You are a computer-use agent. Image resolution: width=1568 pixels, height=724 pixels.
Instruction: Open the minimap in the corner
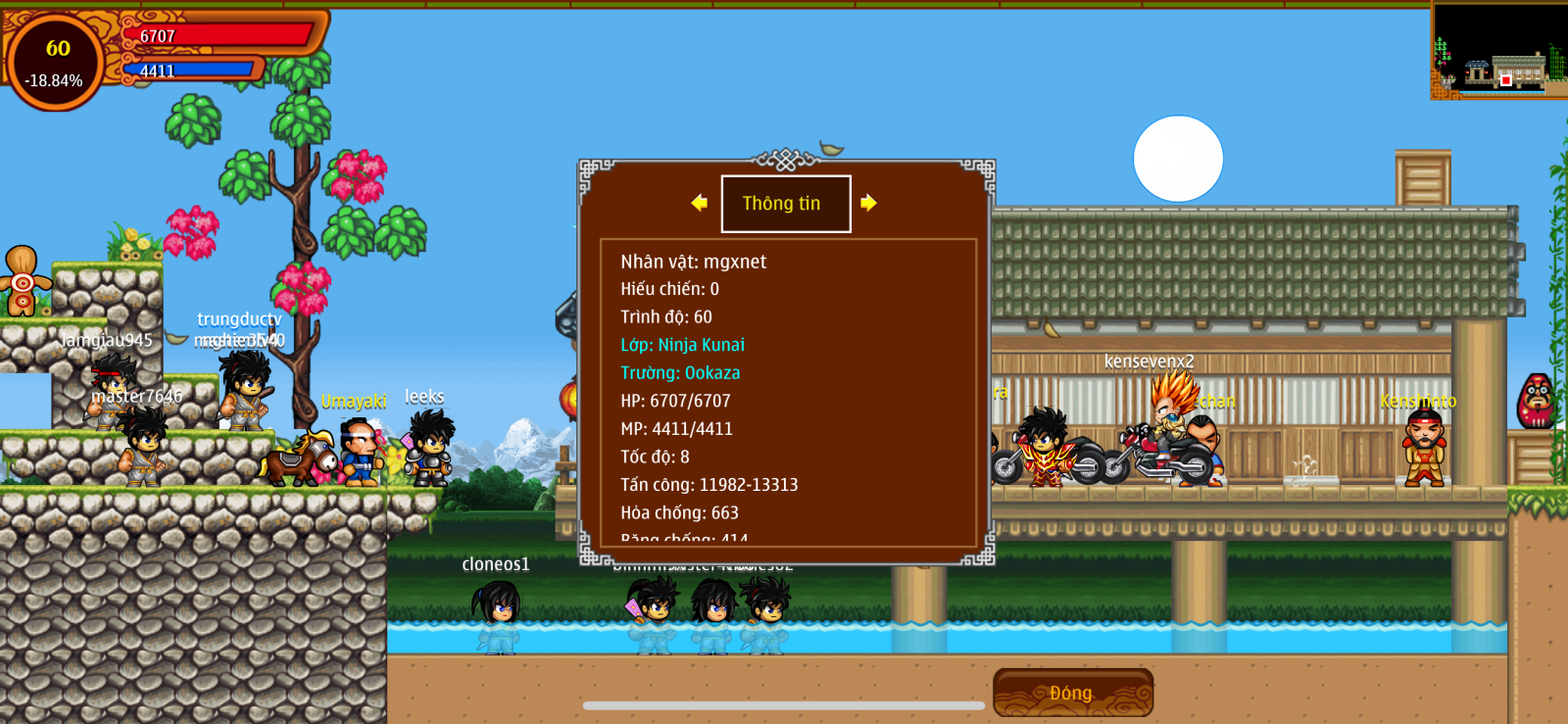point(1498,50)
